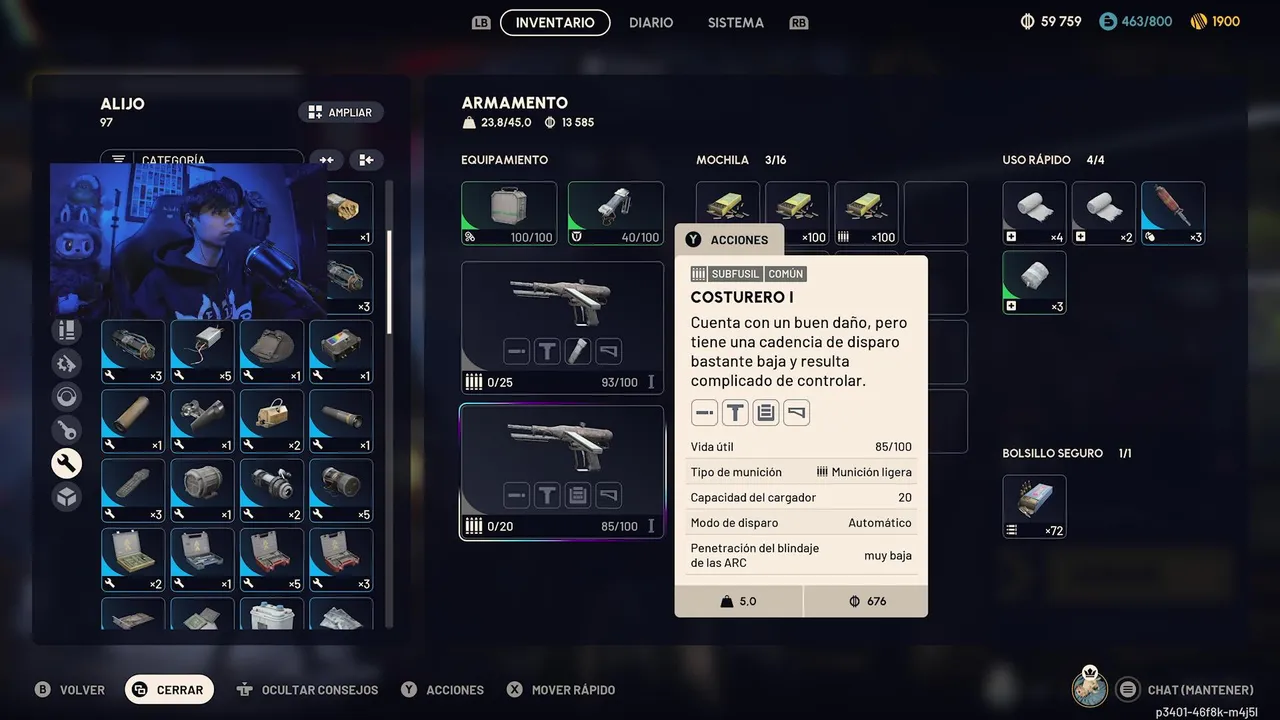The width and height of the screenshot is (1280, 720).
Task: Click the Ampliar stash button
Action: coord(340,113)
